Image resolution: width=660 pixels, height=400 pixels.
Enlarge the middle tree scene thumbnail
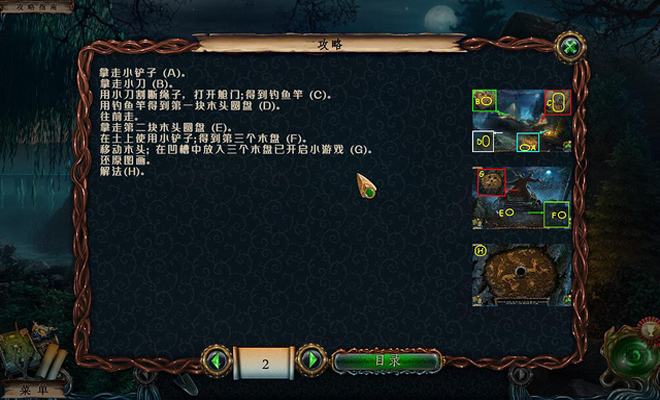[521, 198]
